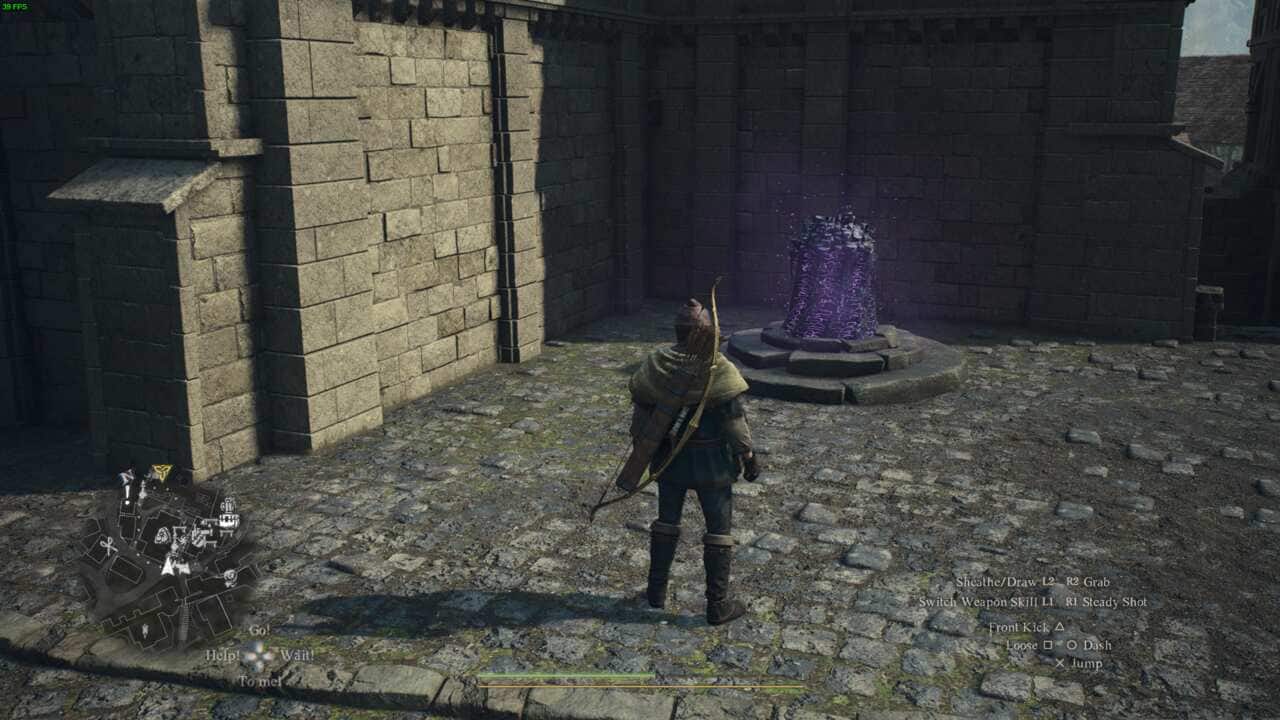Give the "Wait!" pawn command
Screen dimensions: 1280x720
(297, 655)
